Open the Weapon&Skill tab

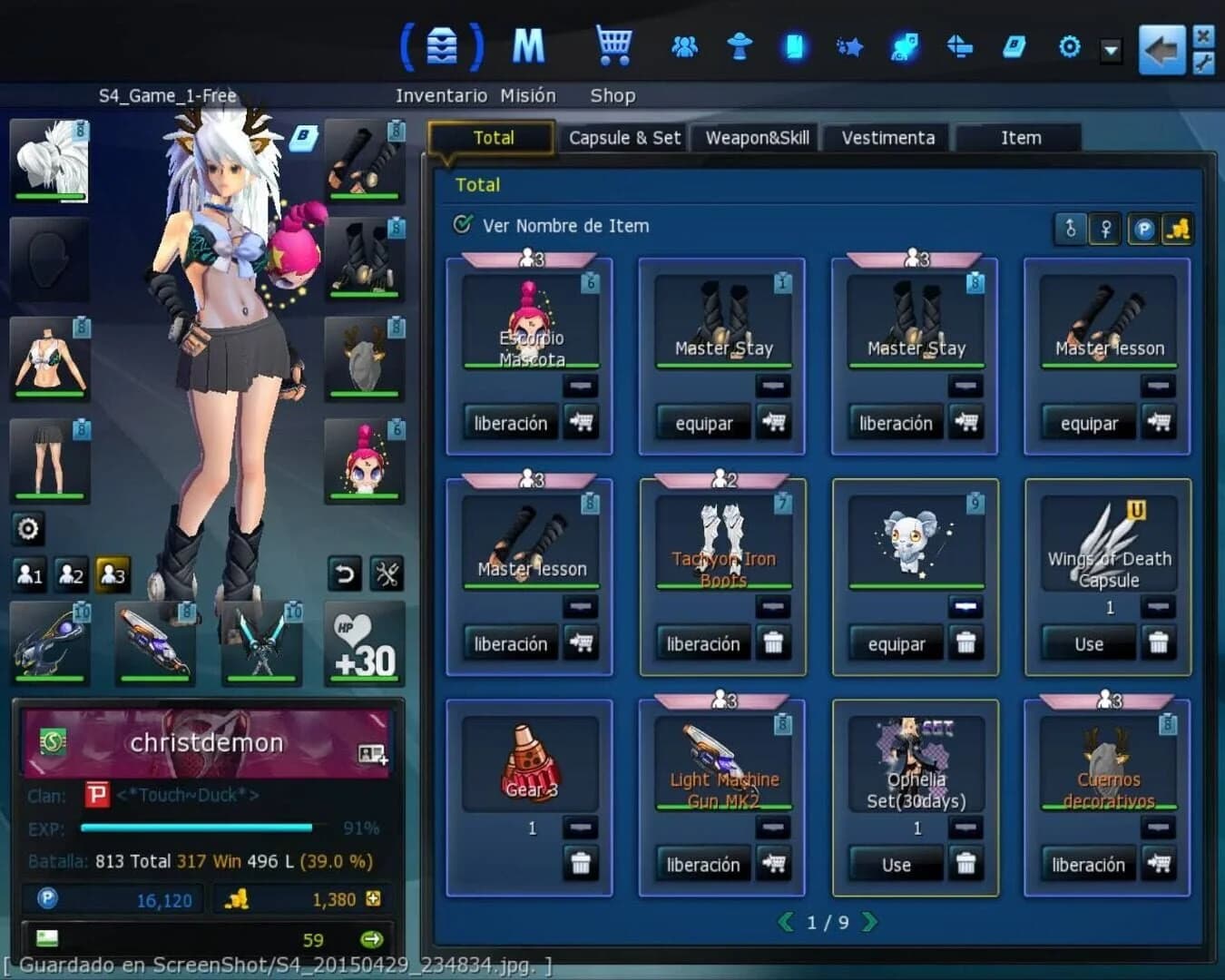tap(756, 137)
